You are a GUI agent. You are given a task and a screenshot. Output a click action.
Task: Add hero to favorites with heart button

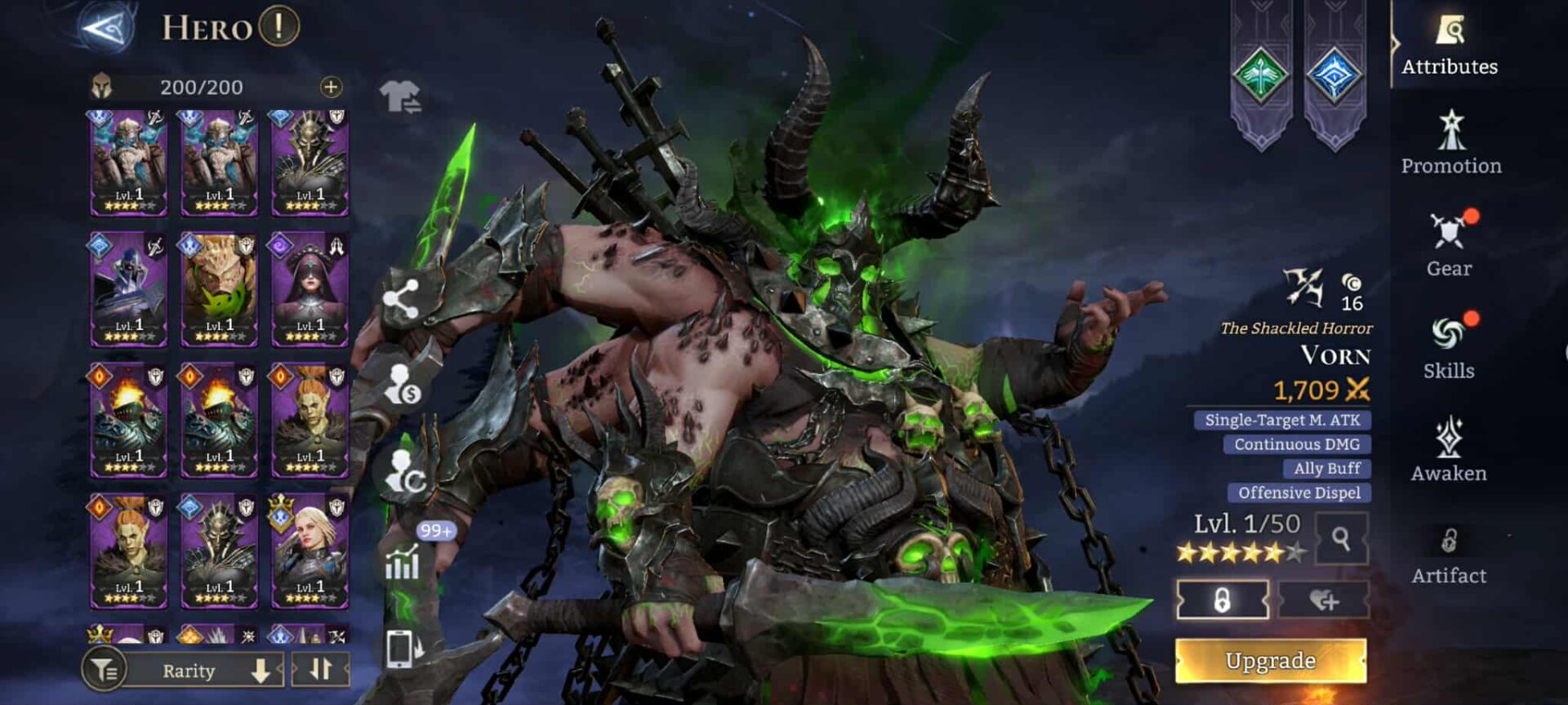point(1324,600)
